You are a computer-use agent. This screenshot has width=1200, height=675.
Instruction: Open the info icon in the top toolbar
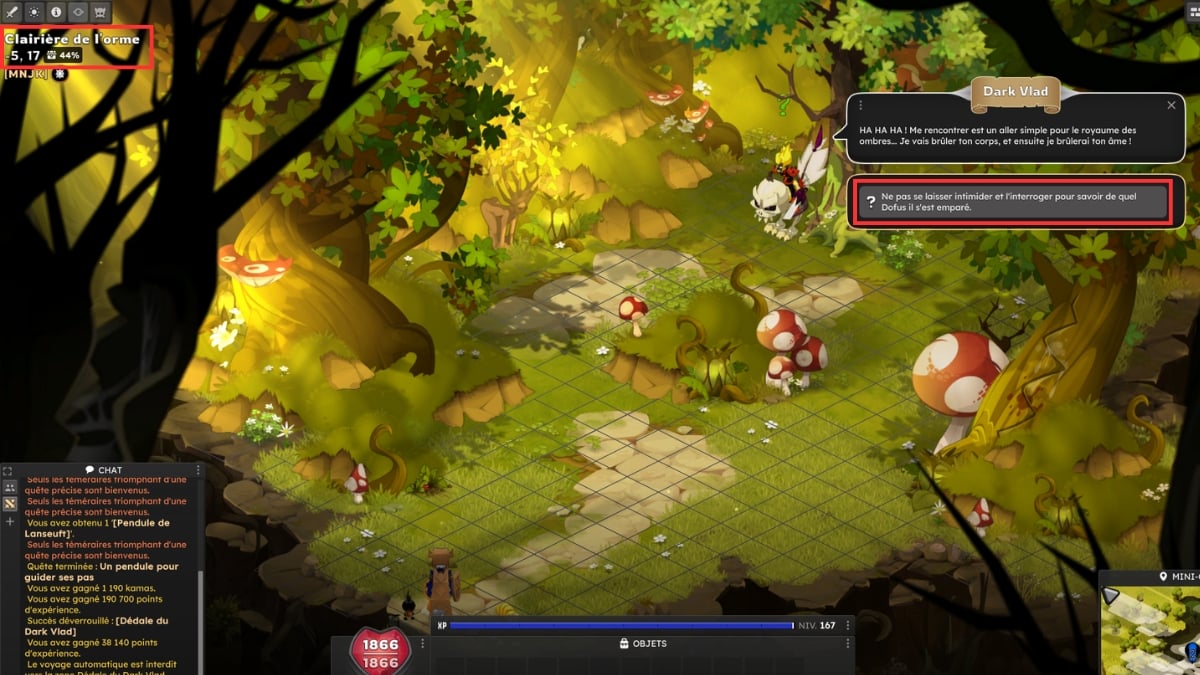pyautogui.click(x=56, y=12)
